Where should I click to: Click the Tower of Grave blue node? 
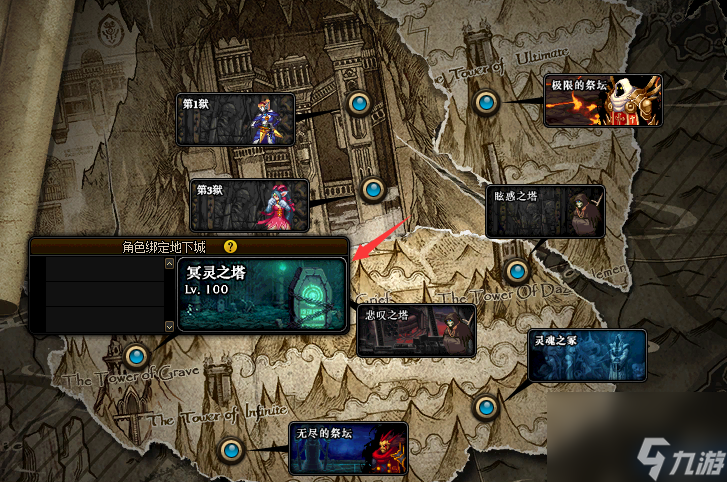(x=136, y=355)
